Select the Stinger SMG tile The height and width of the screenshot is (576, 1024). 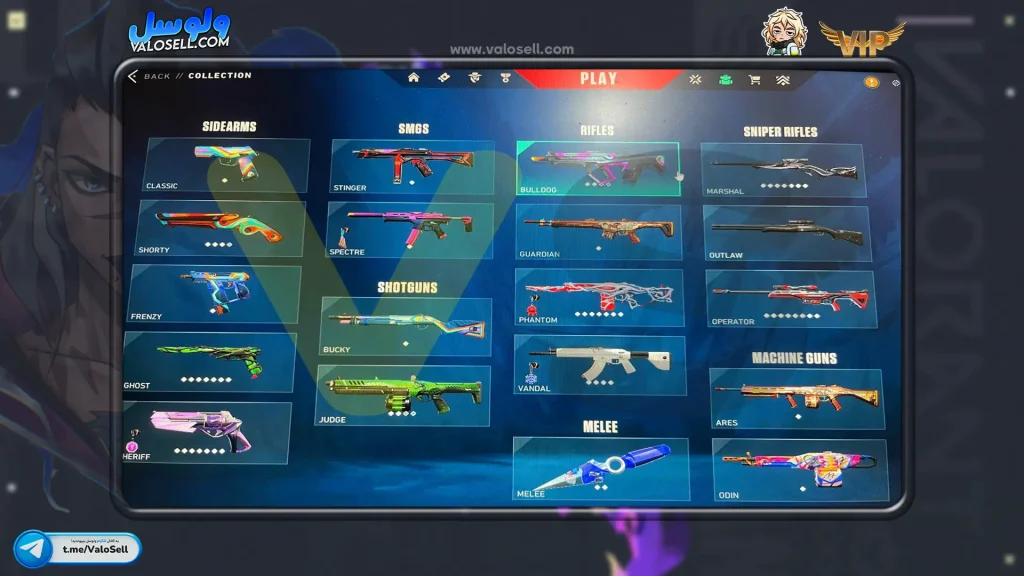[412, 166]
